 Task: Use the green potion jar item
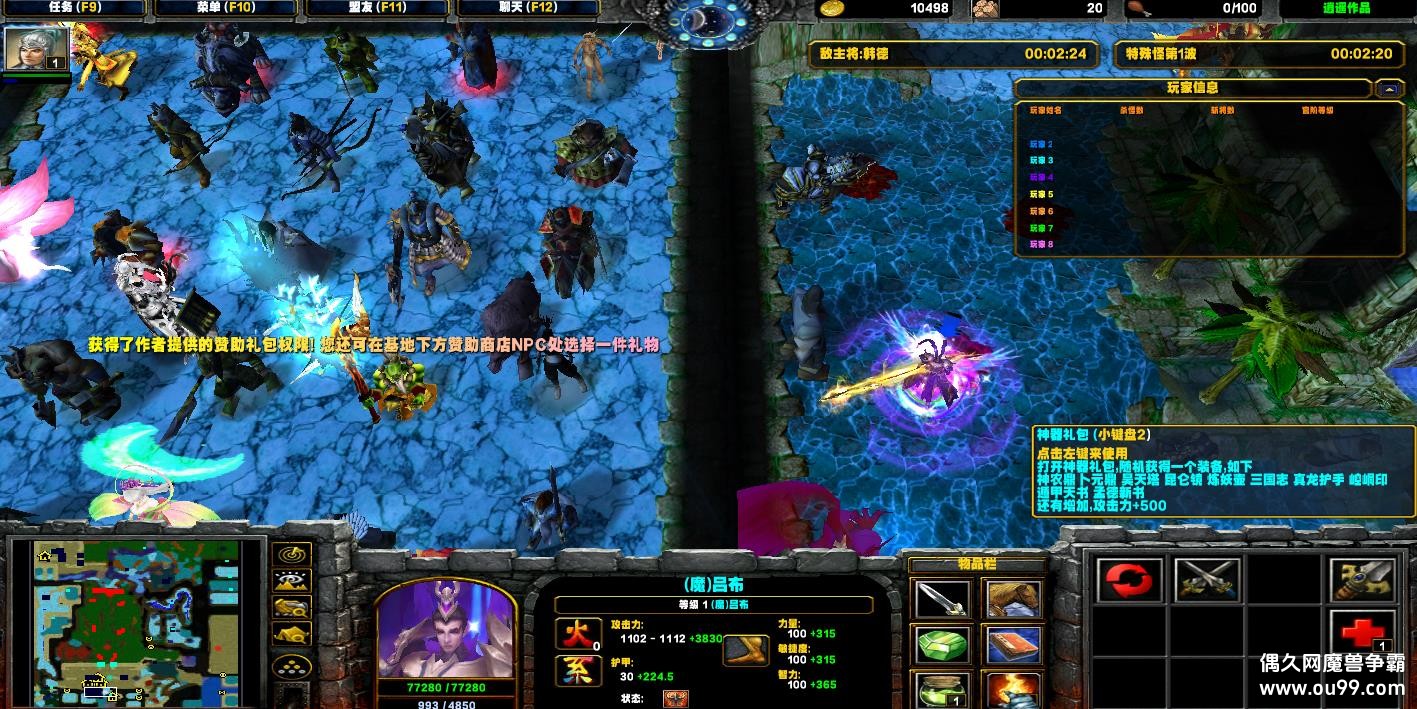coord(942,689)
